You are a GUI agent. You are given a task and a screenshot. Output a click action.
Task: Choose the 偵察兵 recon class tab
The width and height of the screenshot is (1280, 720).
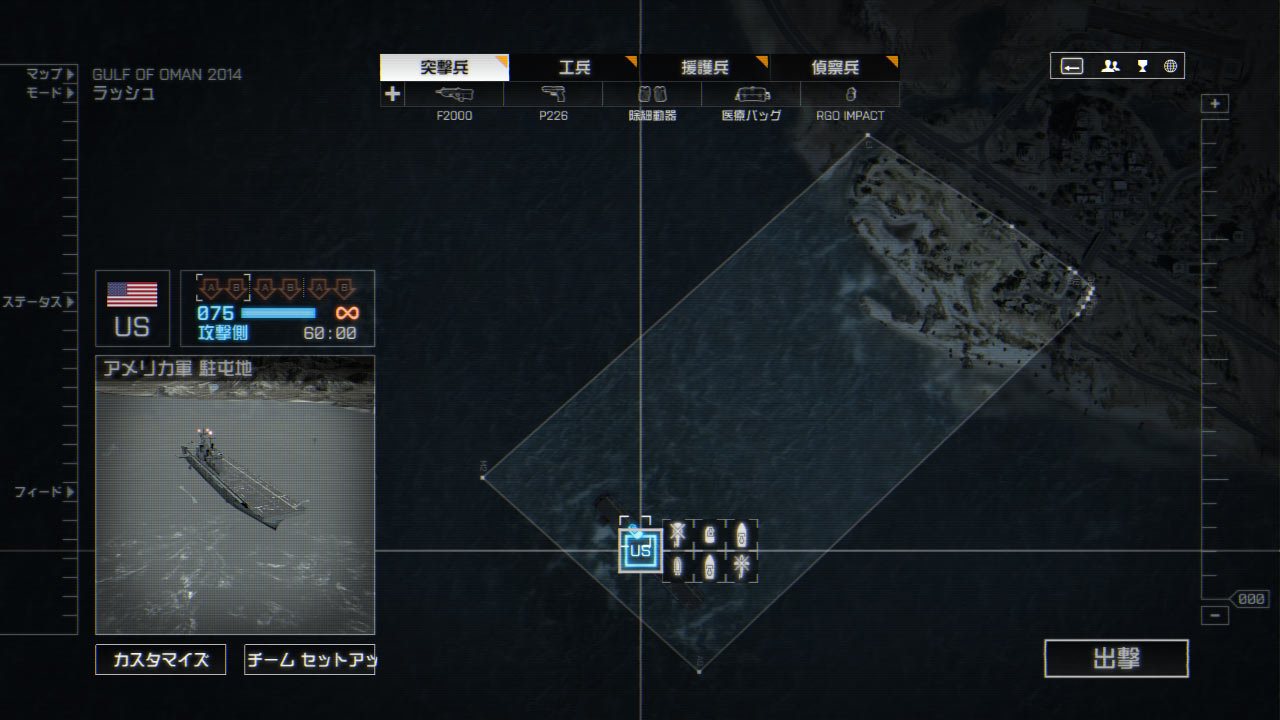[834, 68]
